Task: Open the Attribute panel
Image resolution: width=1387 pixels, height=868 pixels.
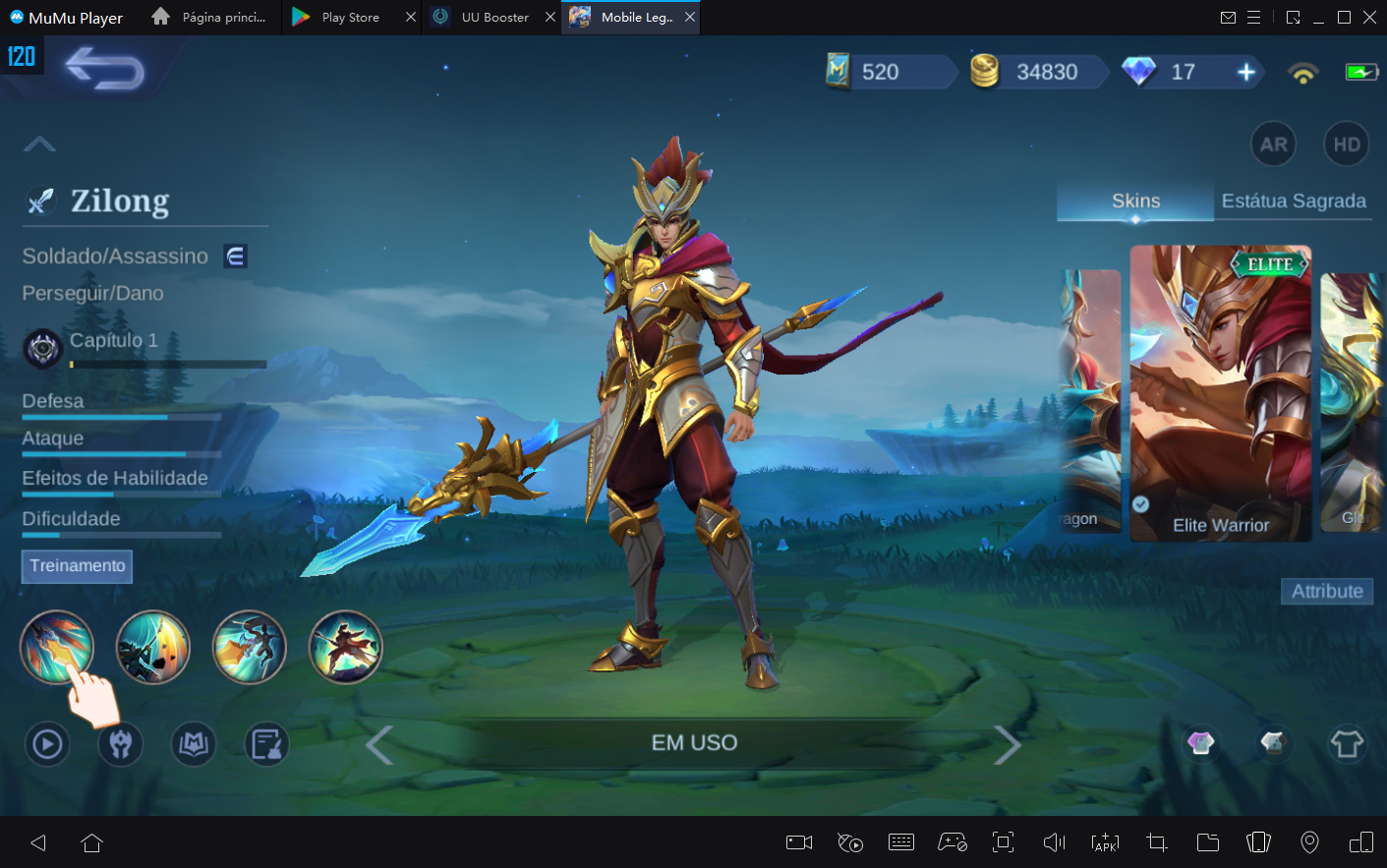Action: pos(1326,591)
